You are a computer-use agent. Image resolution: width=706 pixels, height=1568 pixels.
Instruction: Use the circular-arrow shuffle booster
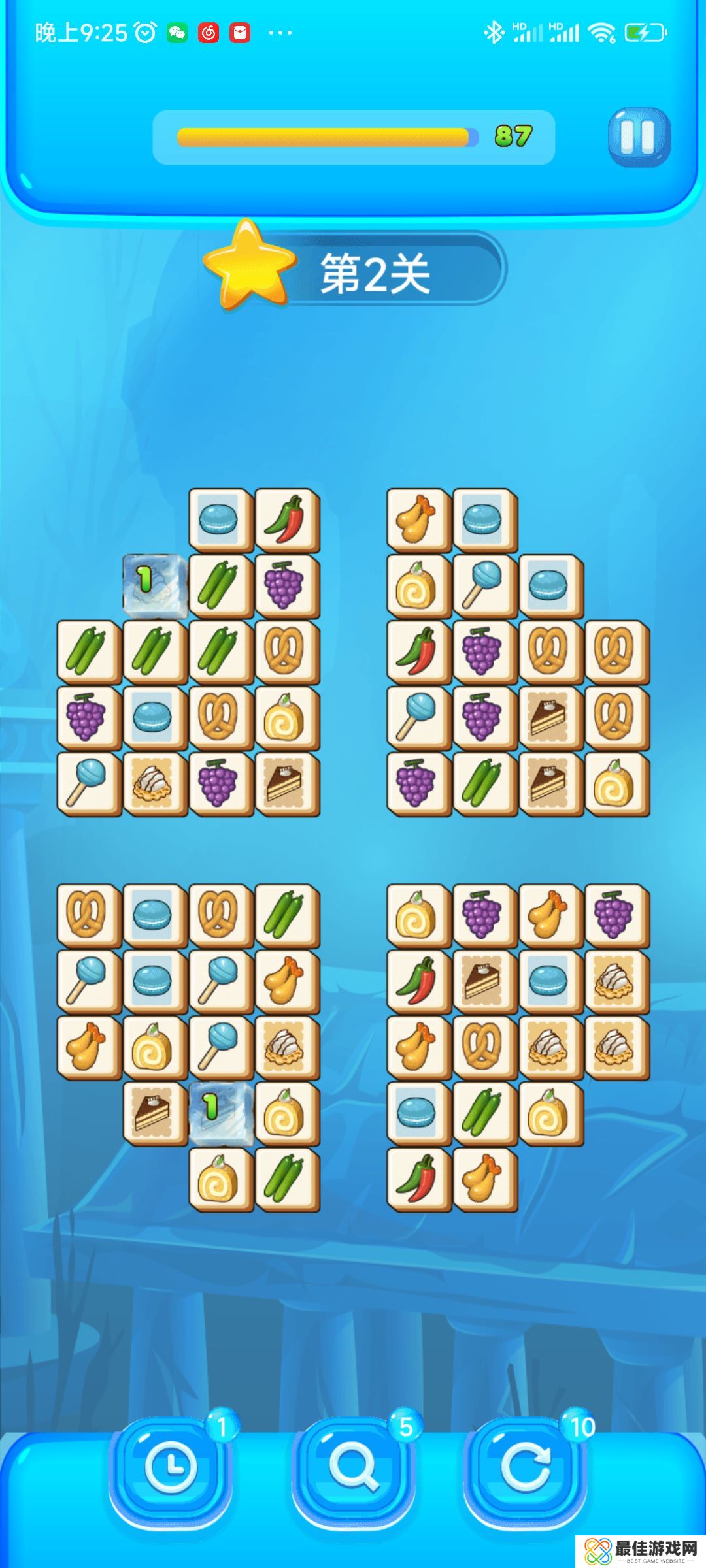point(525,1467)
